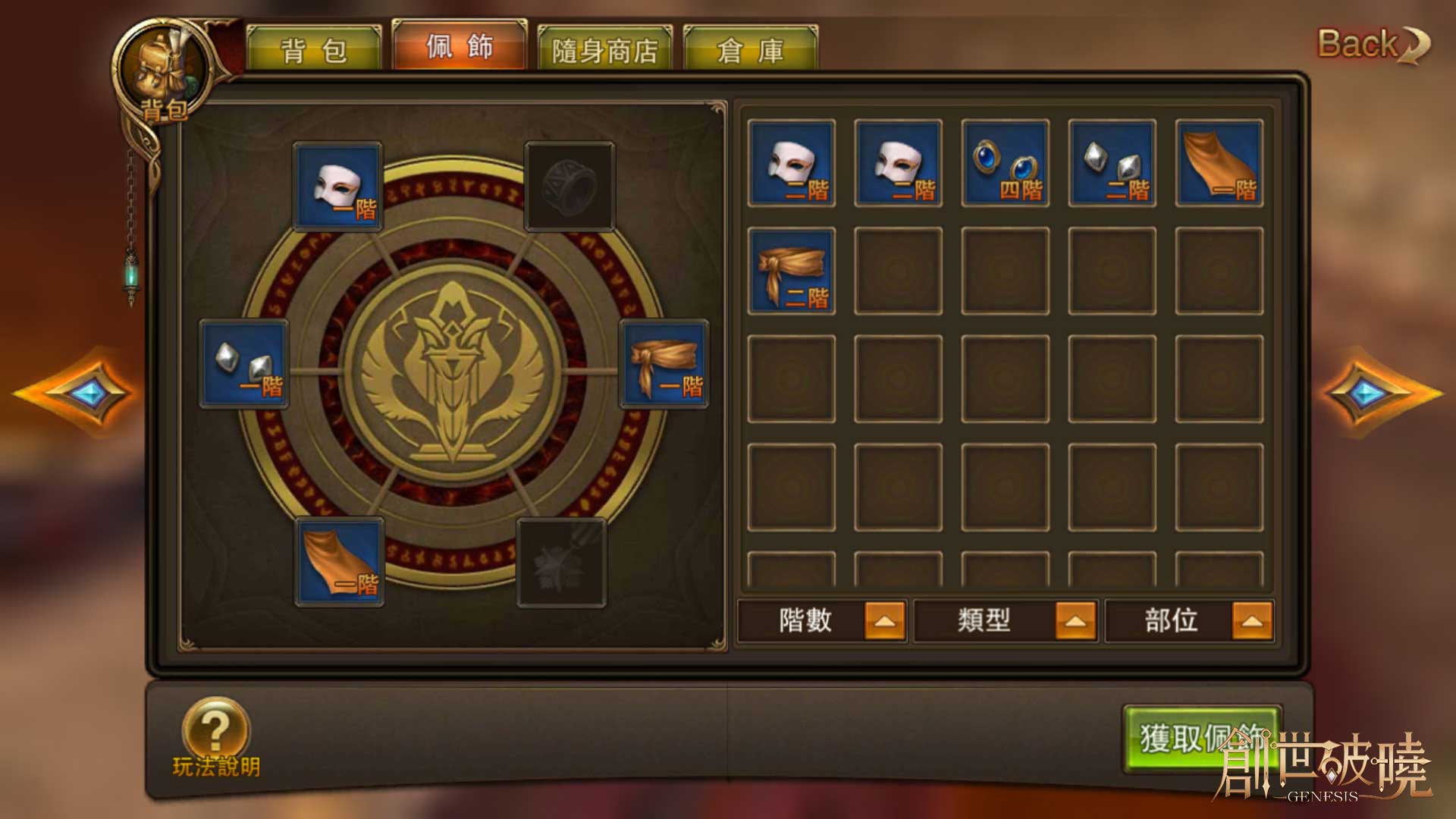
Task: Select the 佩飾 tab
Action: [x=459, y=46]
